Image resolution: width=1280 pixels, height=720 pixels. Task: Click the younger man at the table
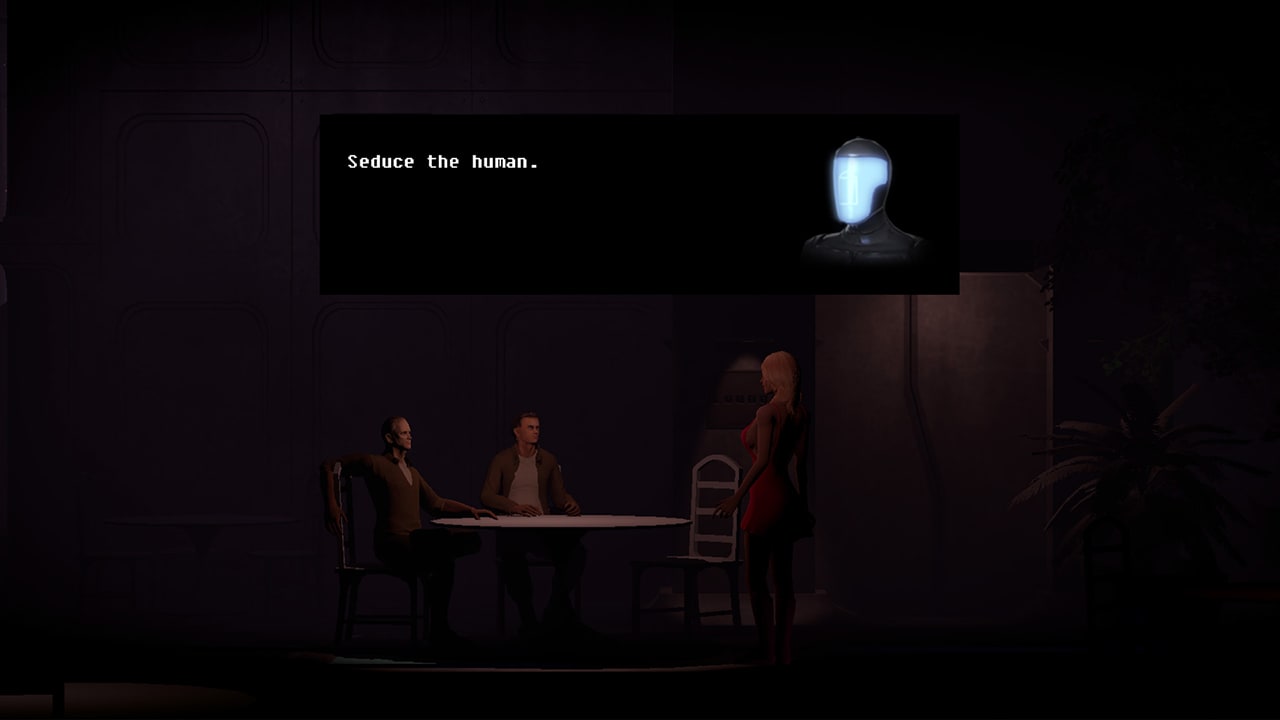[x=528, y=455]
